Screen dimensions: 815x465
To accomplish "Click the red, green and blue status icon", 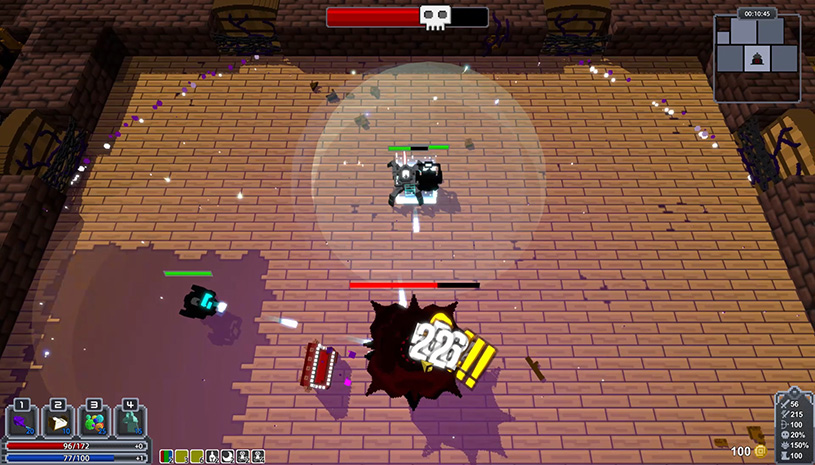I will coord(167,456).
